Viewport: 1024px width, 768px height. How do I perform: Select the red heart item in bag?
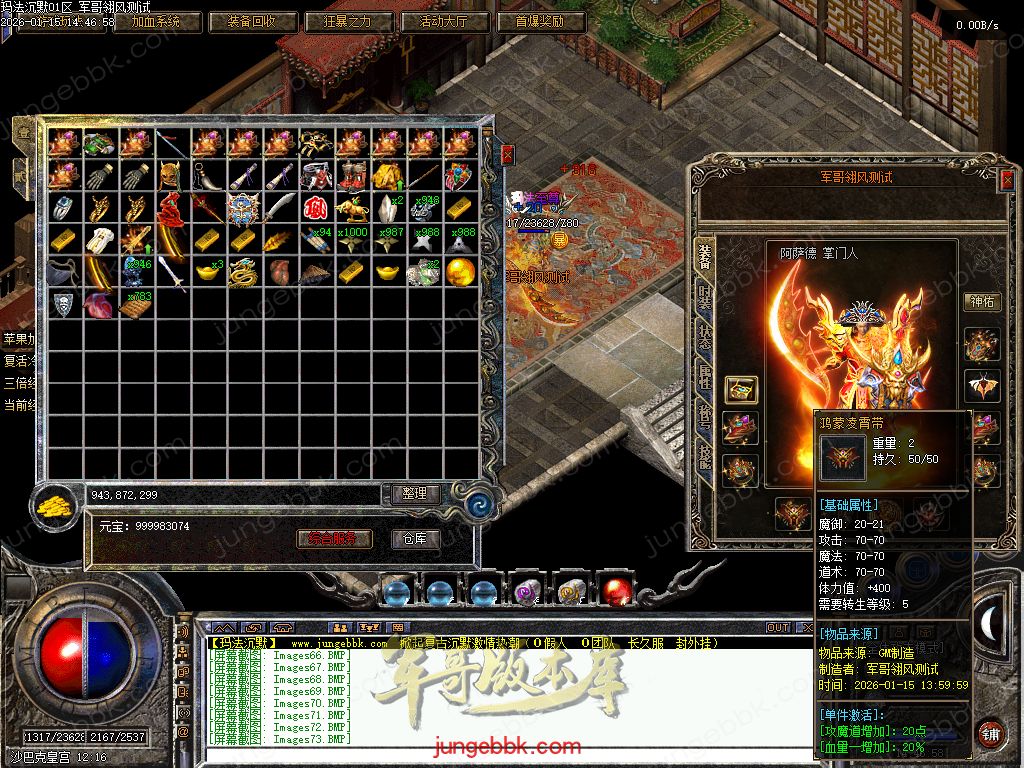coord(100,303)
